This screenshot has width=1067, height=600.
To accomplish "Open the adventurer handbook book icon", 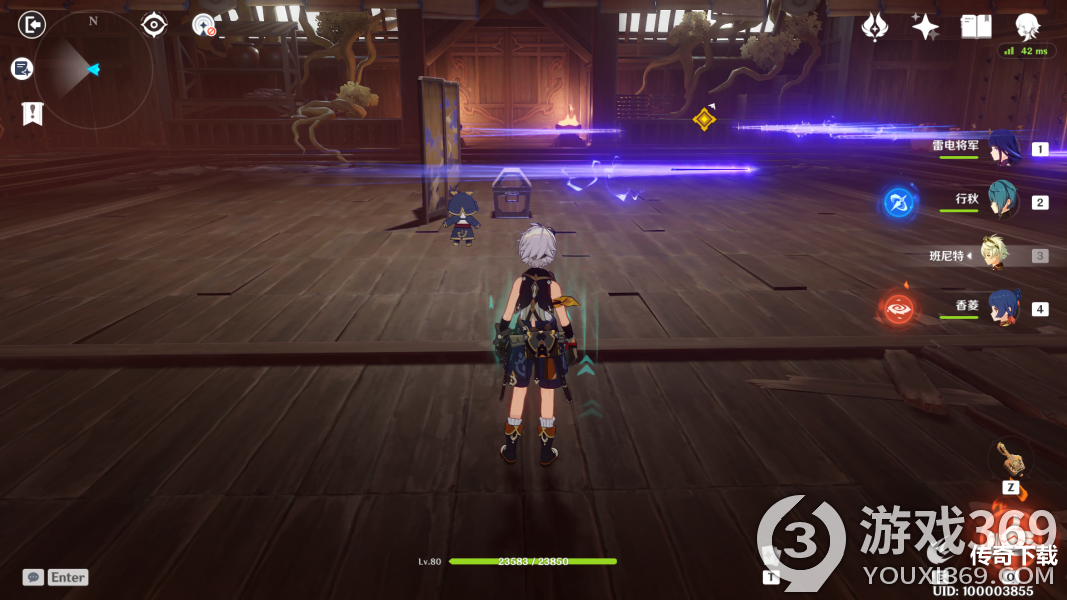I will (976, 27).
